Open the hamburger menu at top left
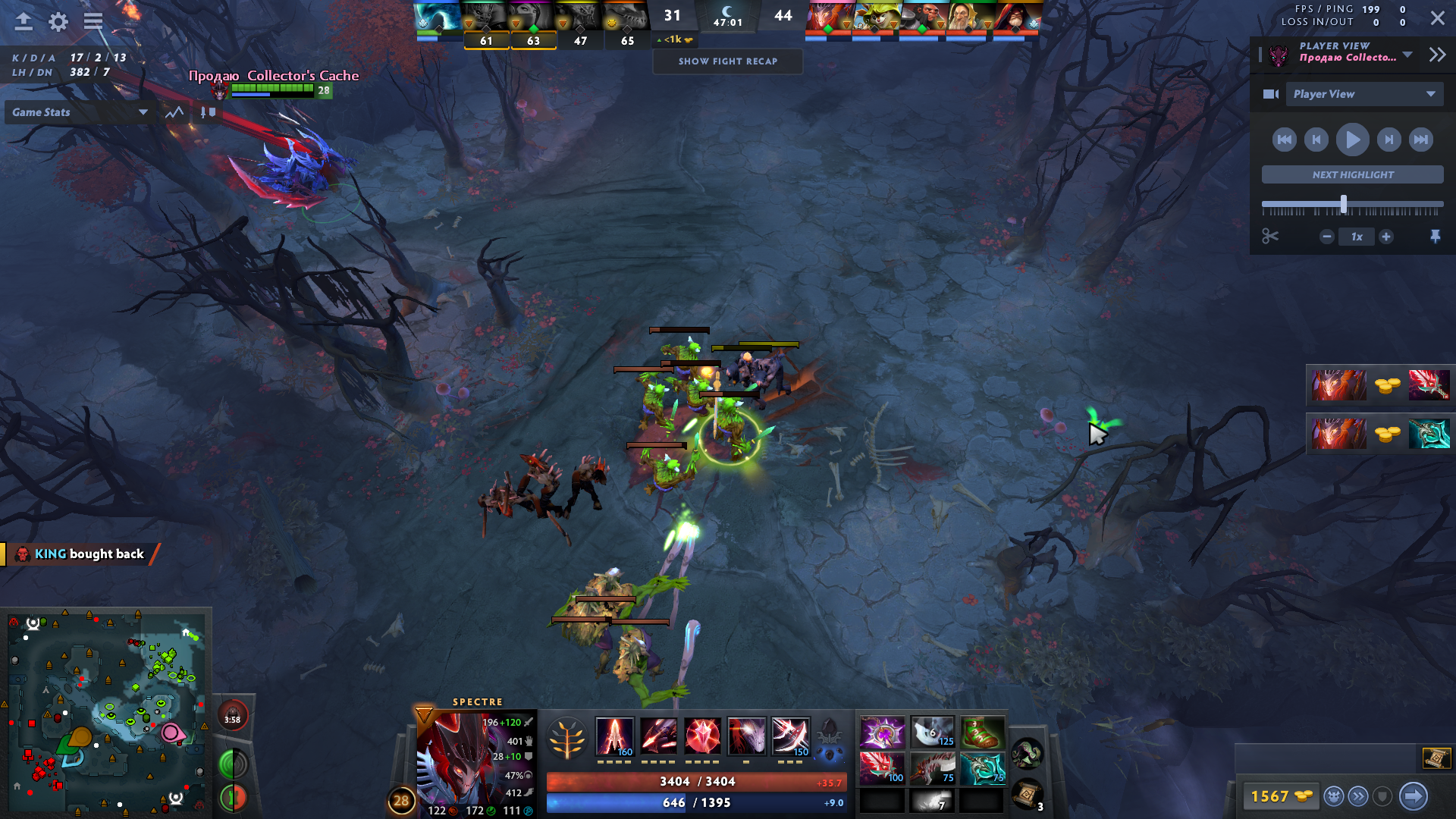 [x=93, y=21]
